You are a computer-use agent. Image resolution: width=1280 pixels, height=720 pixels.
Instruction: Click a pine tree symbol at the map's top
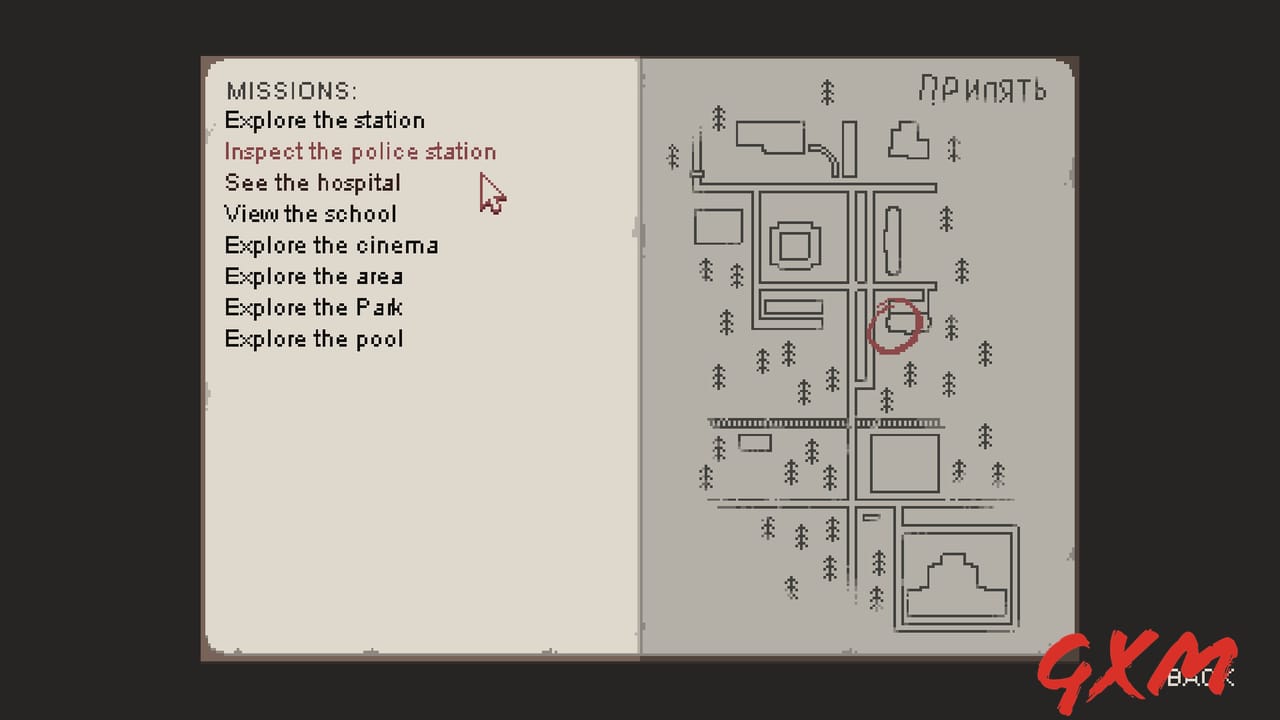[826, 92]
